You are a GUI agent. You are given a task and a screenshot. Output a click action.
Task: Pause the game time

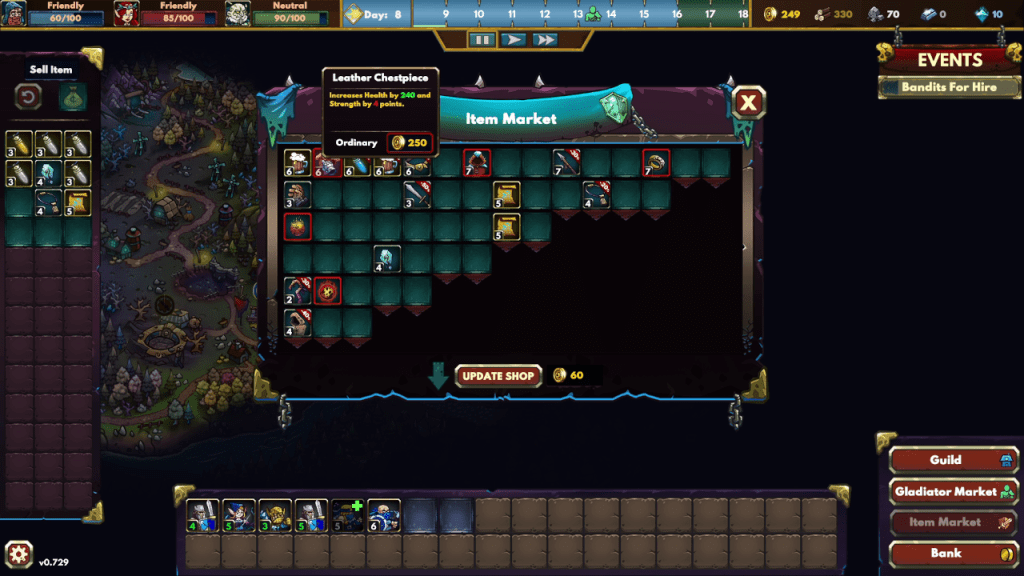482,40
